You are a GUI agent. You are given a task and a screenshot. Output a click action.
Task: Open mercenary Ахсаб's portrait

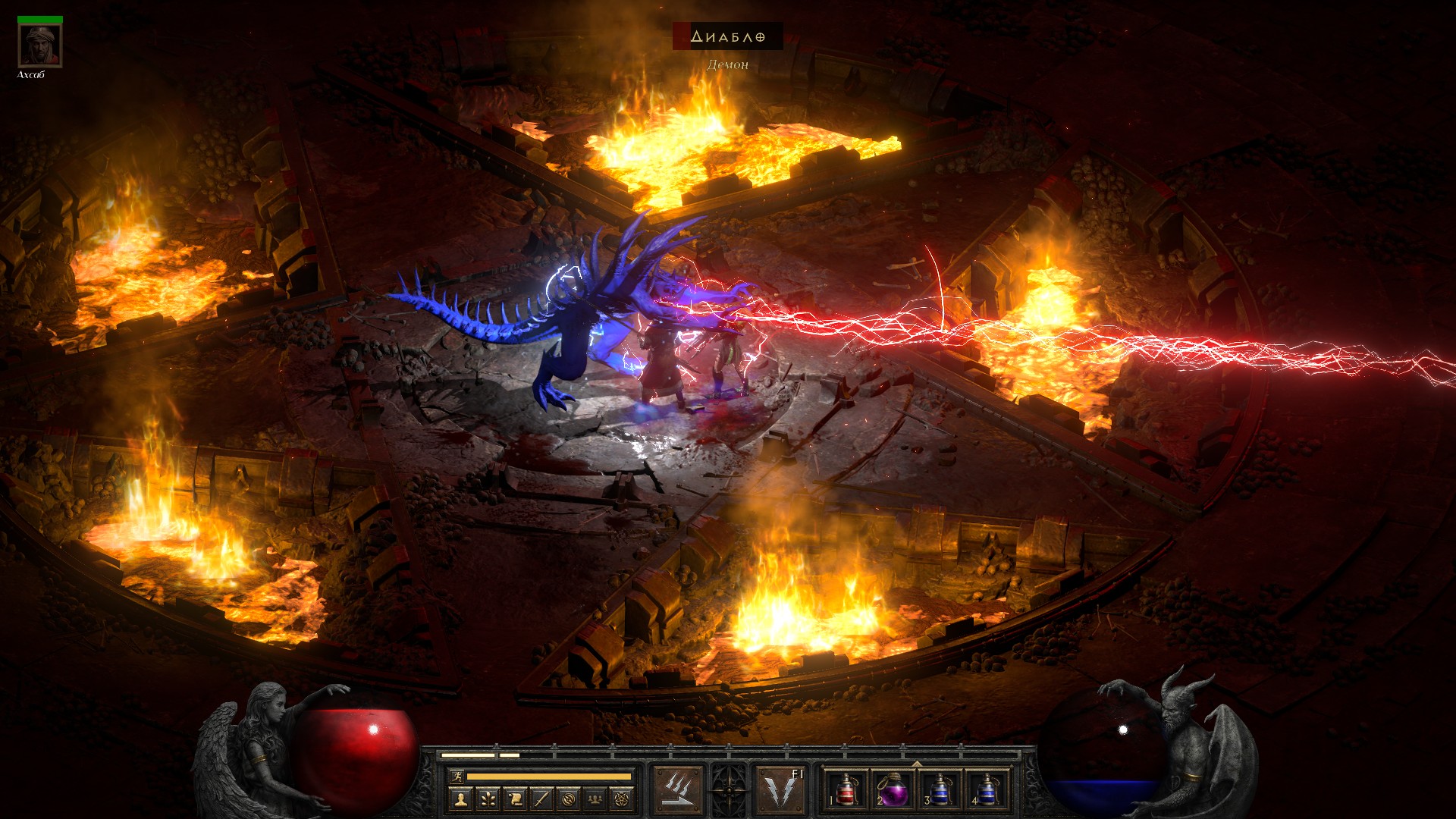tap(40, 46)
